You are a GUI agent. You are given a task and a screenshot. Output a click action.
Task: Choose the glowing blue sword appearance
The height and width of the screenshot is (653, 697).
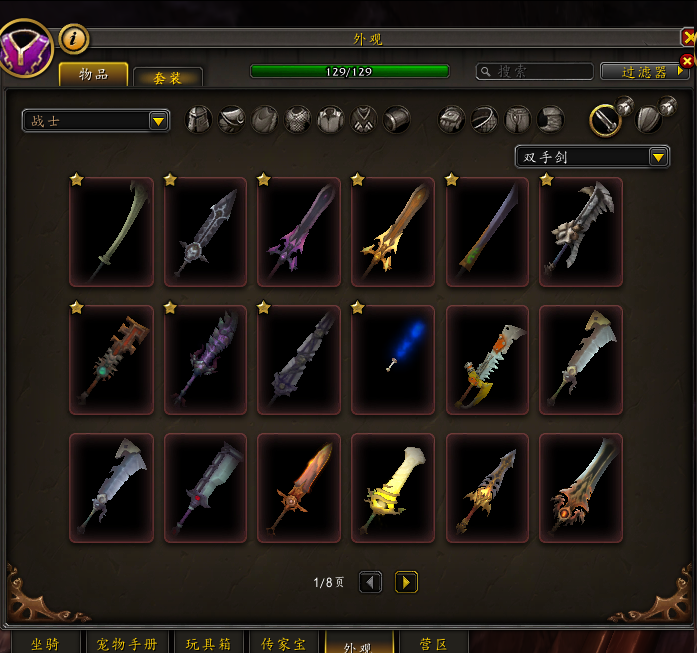tap(393, 360)
